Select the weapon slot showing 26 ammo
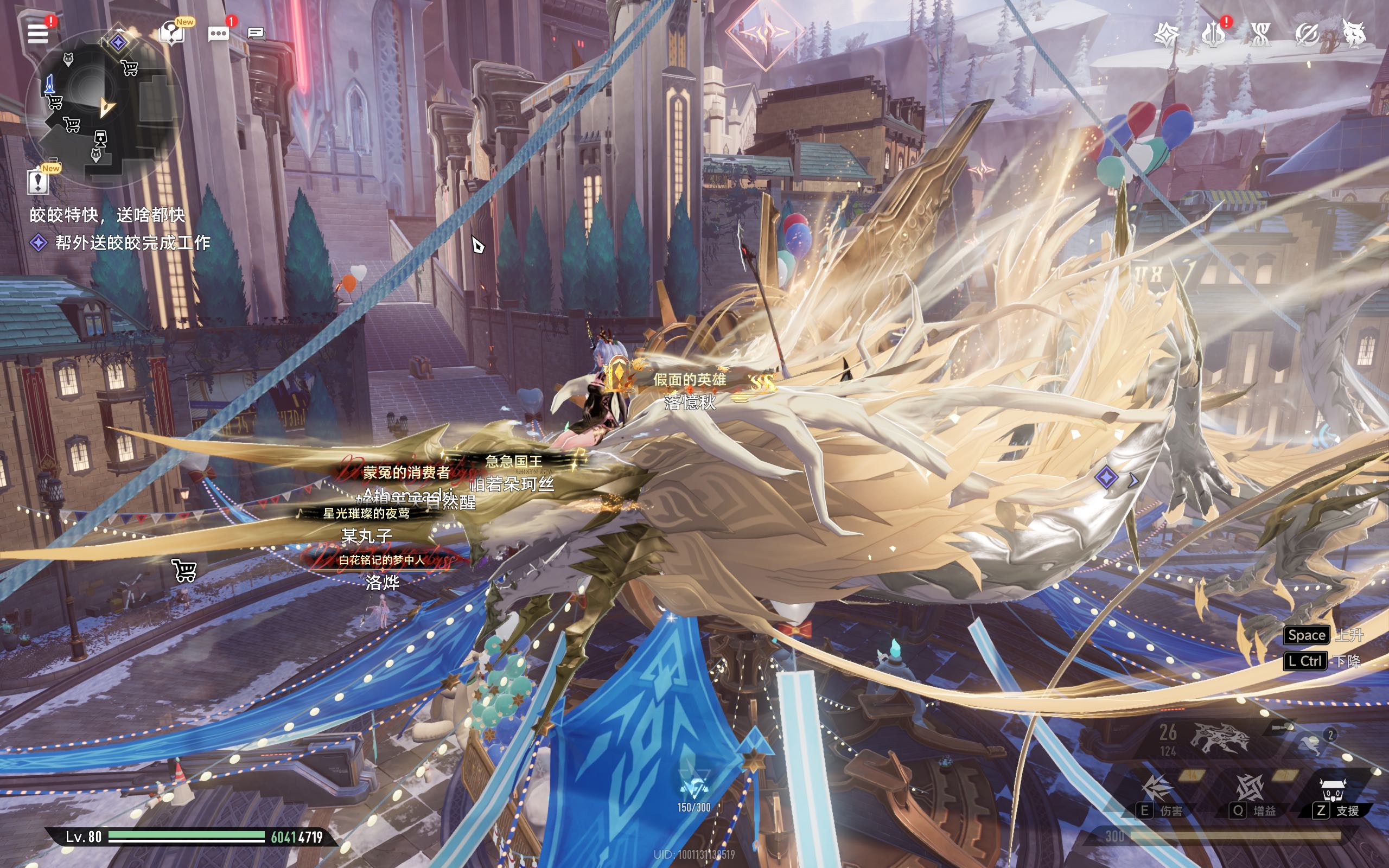Viewport: 1389px width, 868px height. (x=1217, y=739)
